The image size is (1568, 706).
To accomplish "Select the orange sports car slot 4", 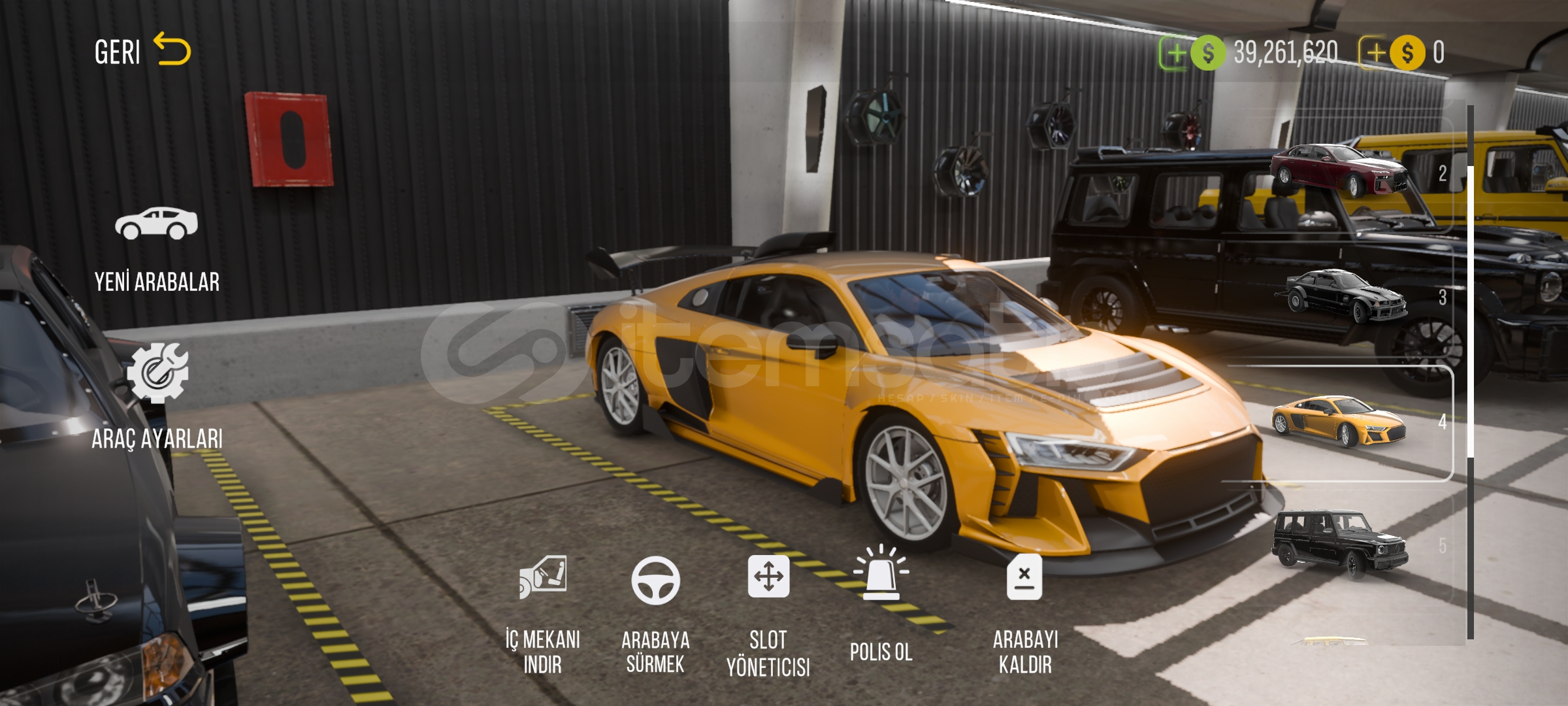I will [1339, 422].
